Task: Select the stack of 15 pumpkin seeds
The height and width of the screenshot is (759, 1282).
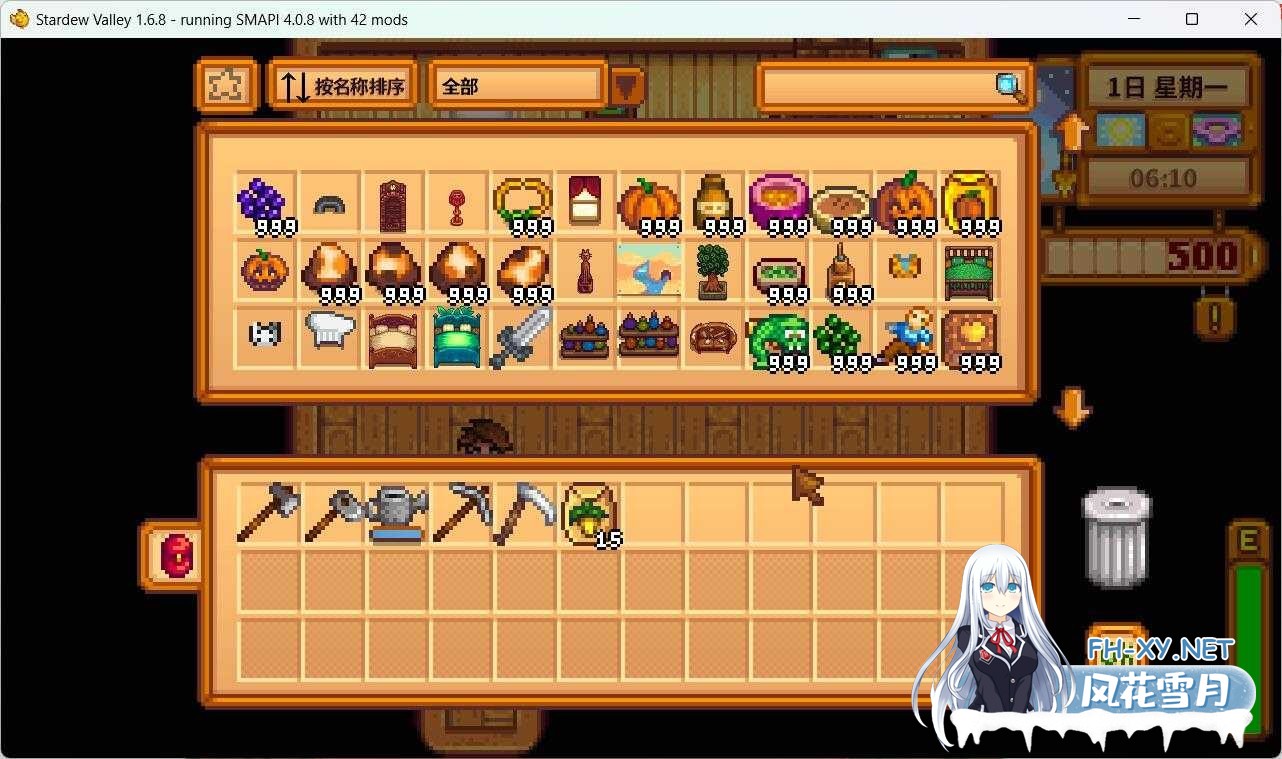Action: tap(587, 513)
